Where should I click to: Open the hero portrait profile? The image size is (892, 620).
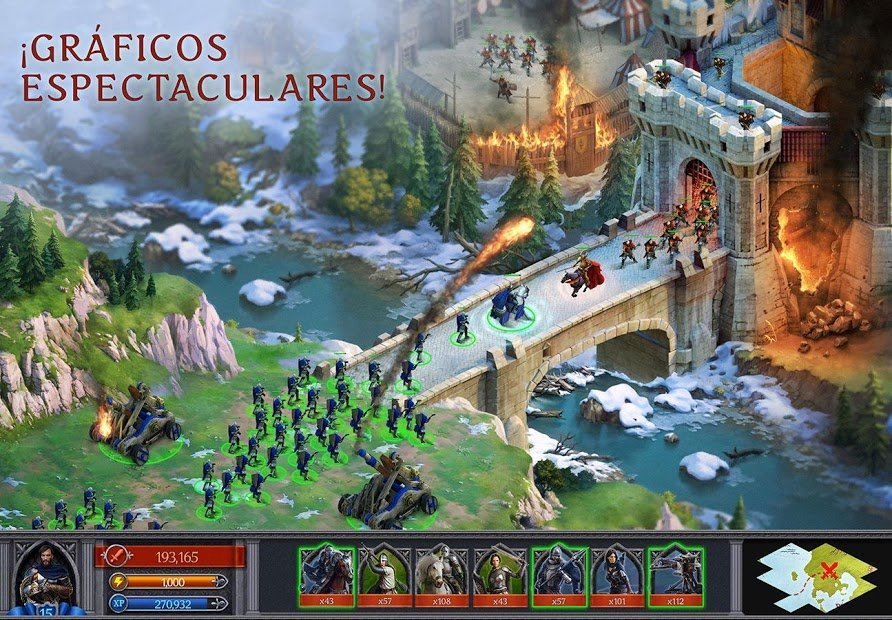pyautogui.click(x=48, y=578)
